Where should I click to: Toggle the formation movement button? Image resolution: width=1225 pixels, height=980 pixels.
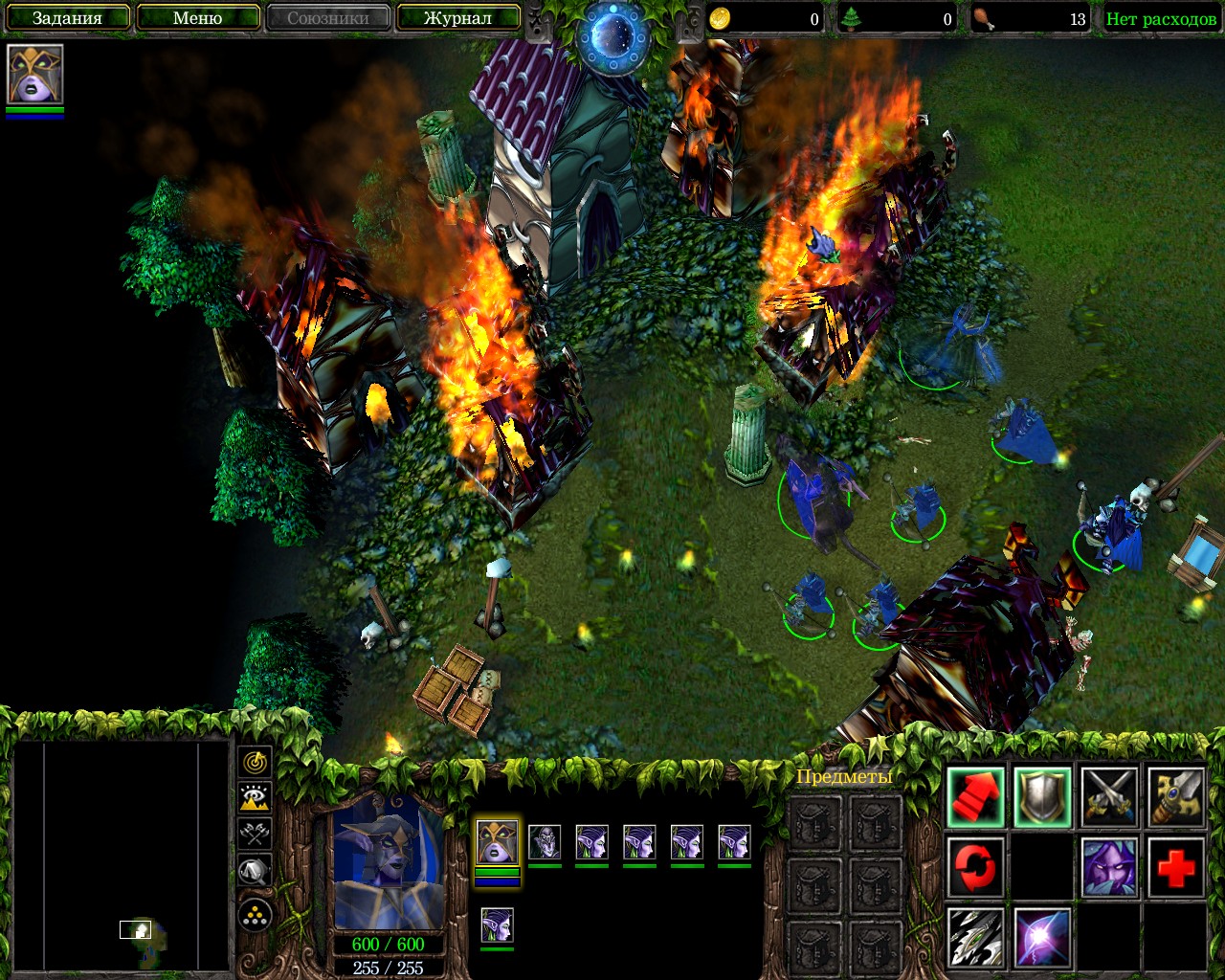(255, 916)
